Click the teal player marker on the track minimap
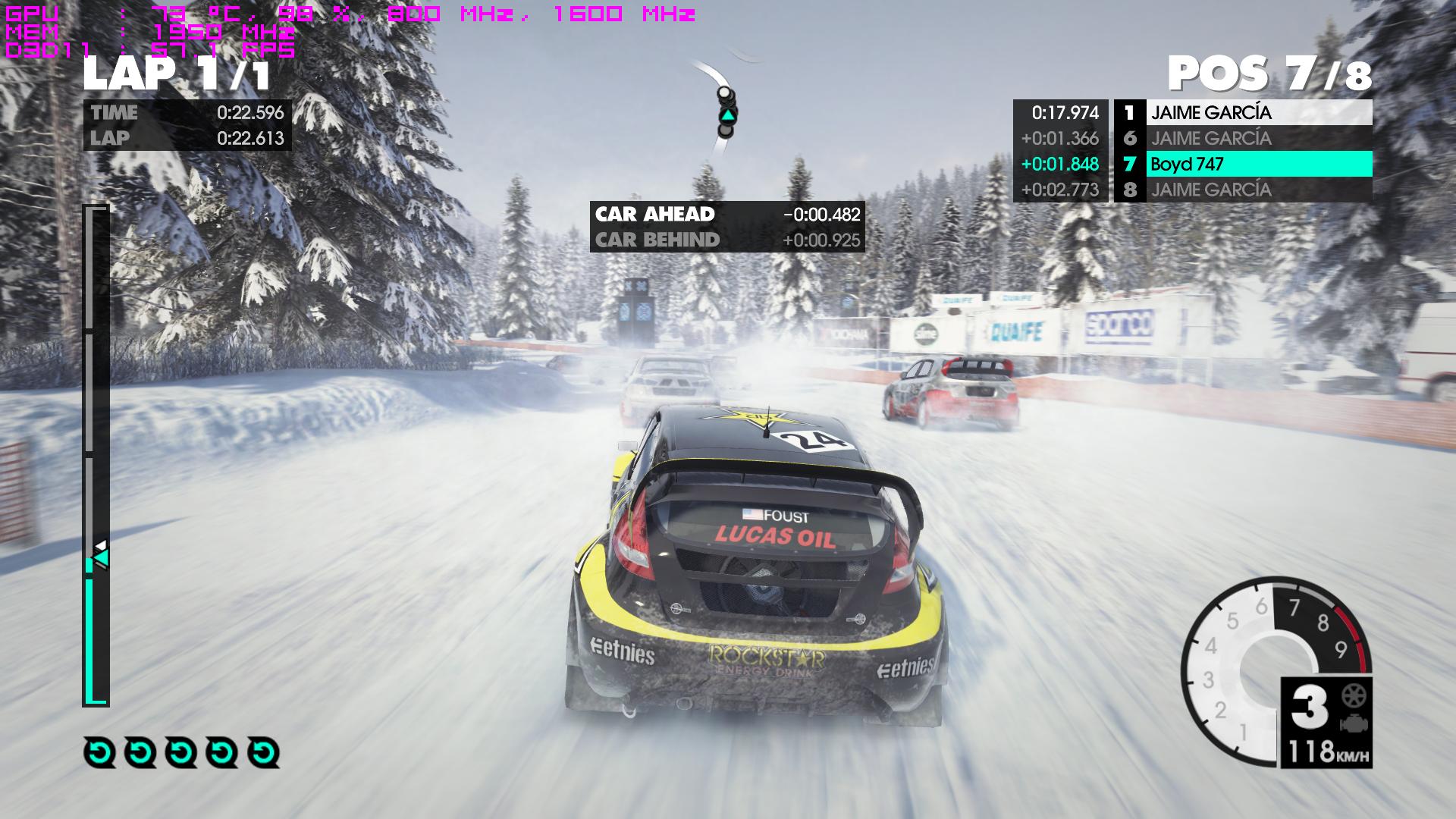The width and height of the screenshot is (1456, 819). click(x=727, y=115)
